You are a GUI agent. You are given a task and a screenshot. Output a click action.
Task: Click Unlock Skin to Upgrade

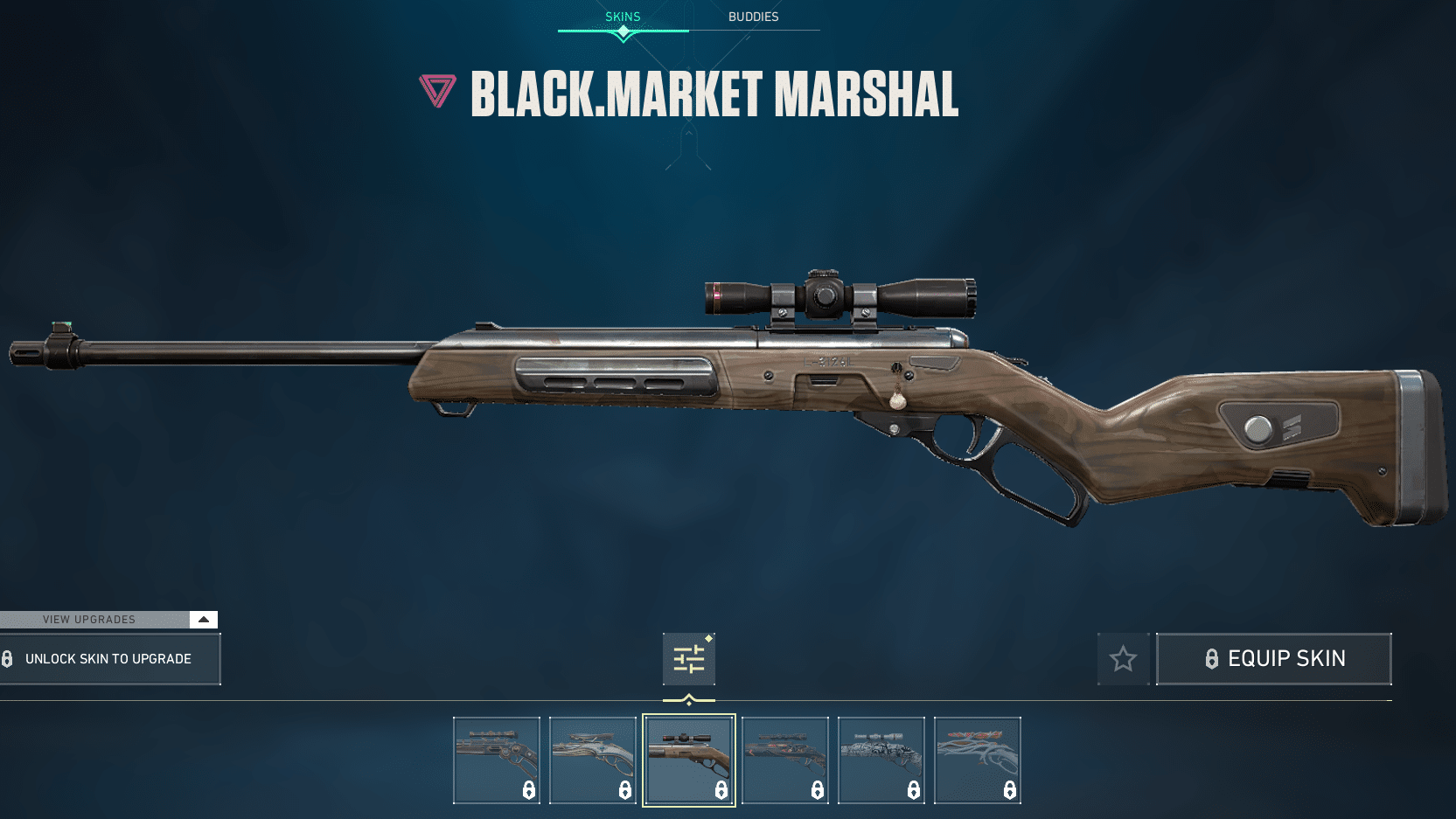click(109, 659)
